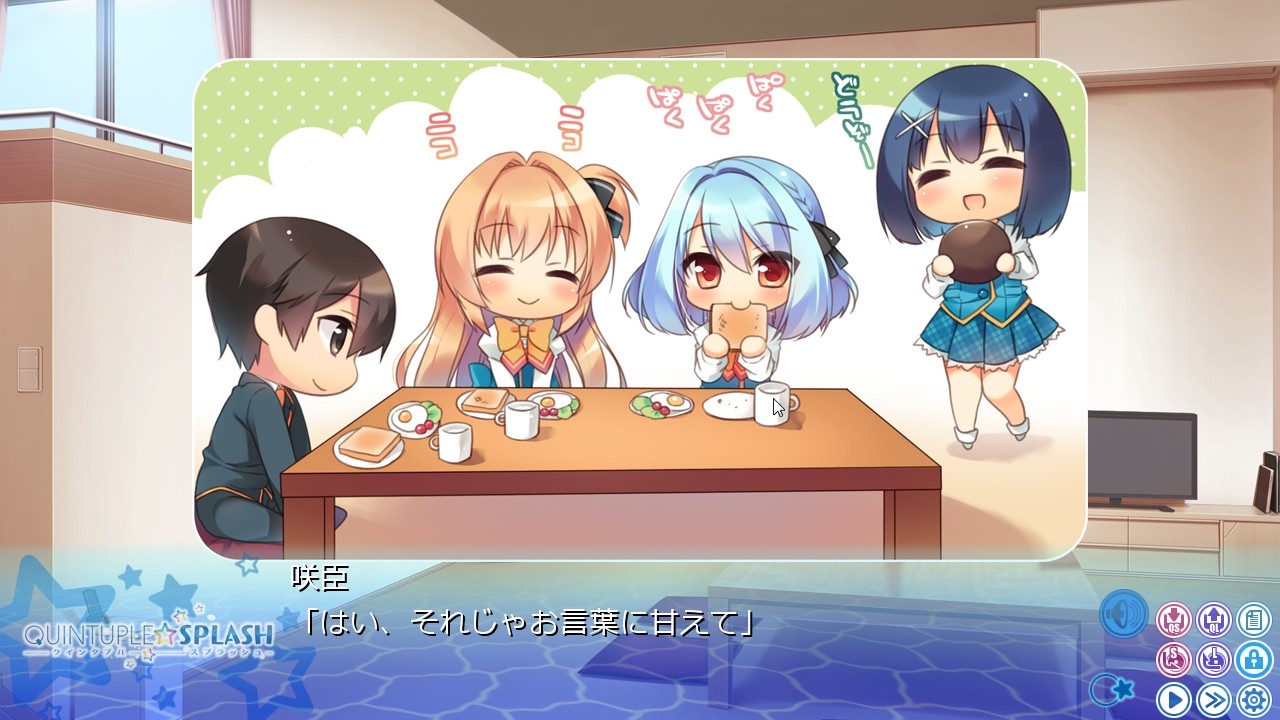1280x720 pixels.
Task: Mute voices with the blue speaker icon
Action: tap(1123, 615)
